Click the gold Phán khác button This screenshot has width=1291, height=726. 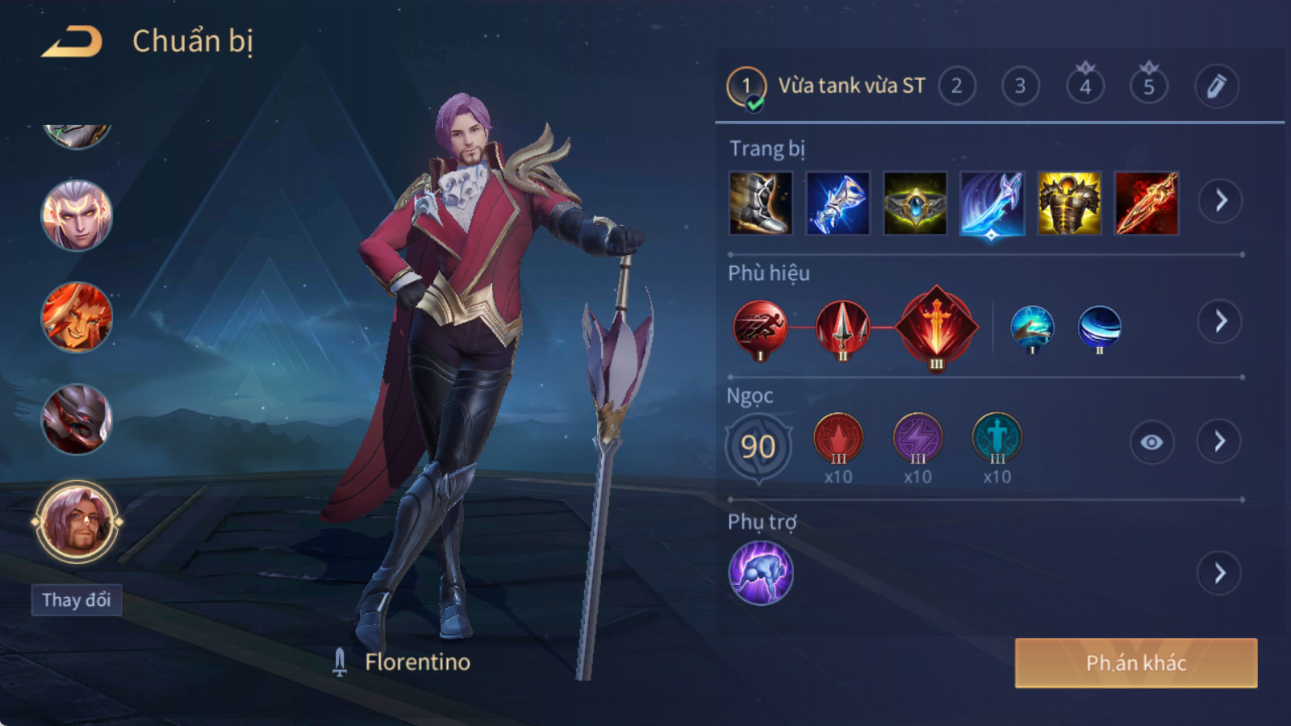tap(1136, 663)
